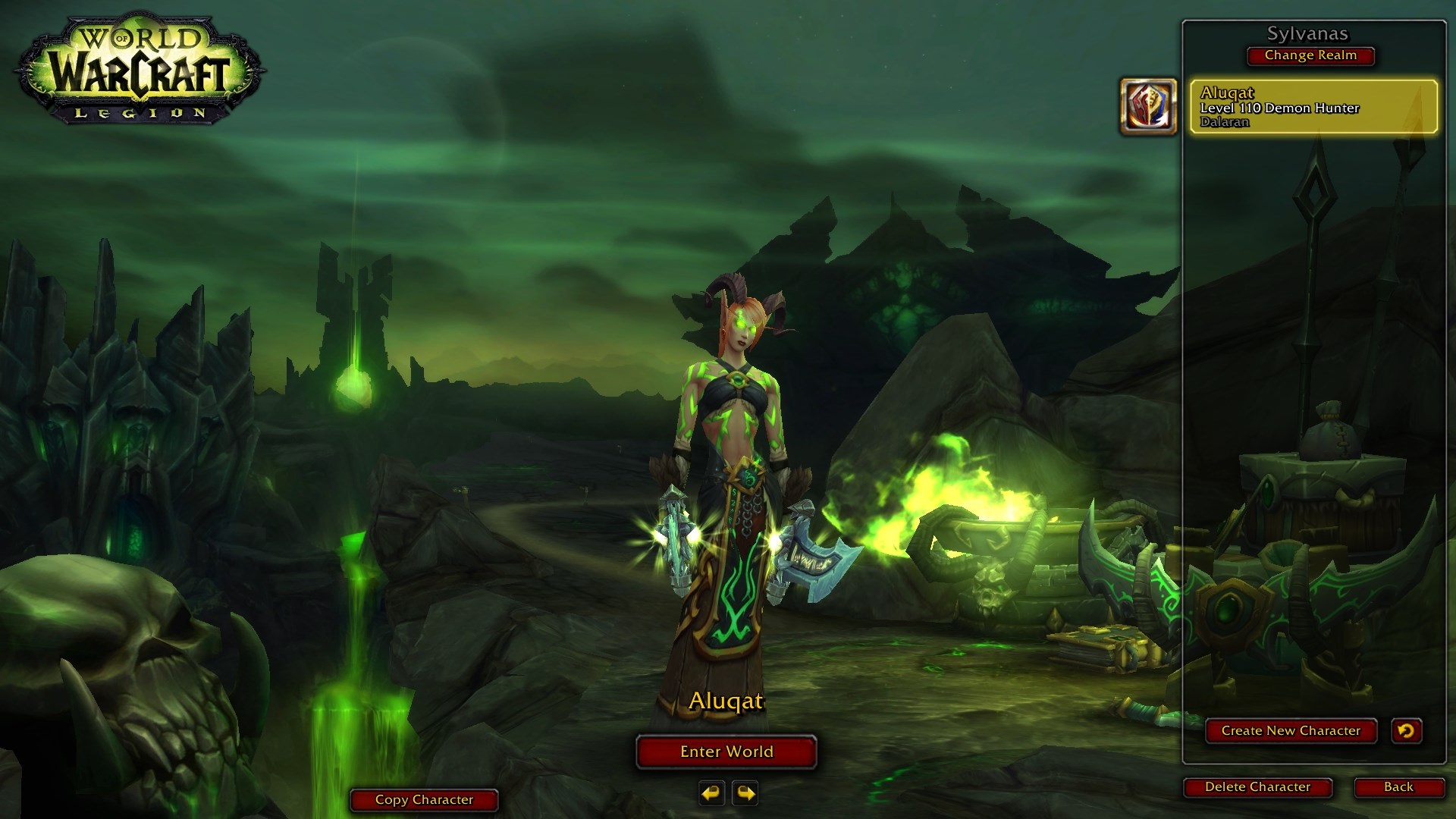Open Change Realm

pos(1310,55)
